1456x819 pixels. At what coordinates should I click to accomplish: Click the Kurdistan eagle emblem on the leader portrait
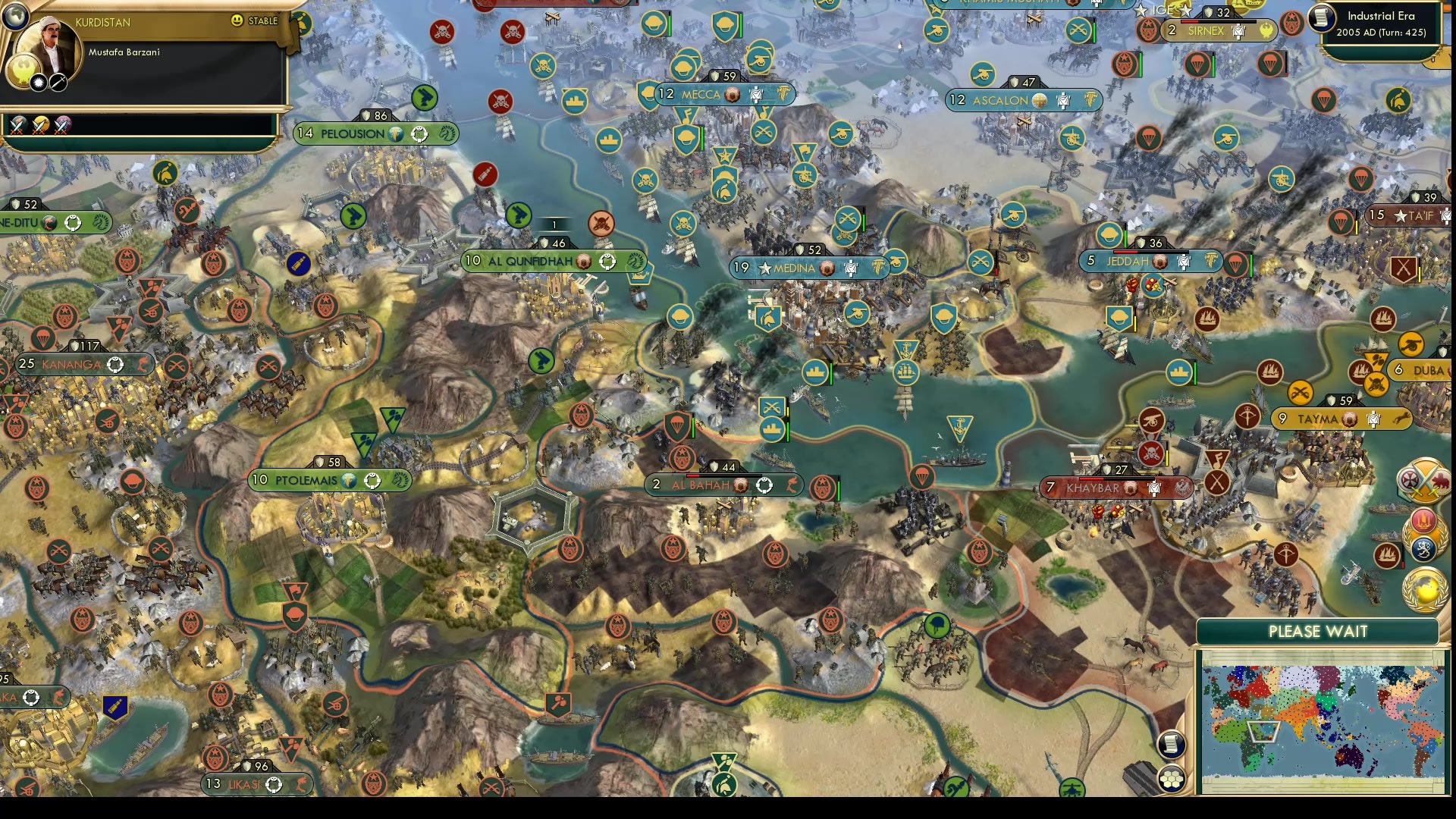click(x=21, y=71)
